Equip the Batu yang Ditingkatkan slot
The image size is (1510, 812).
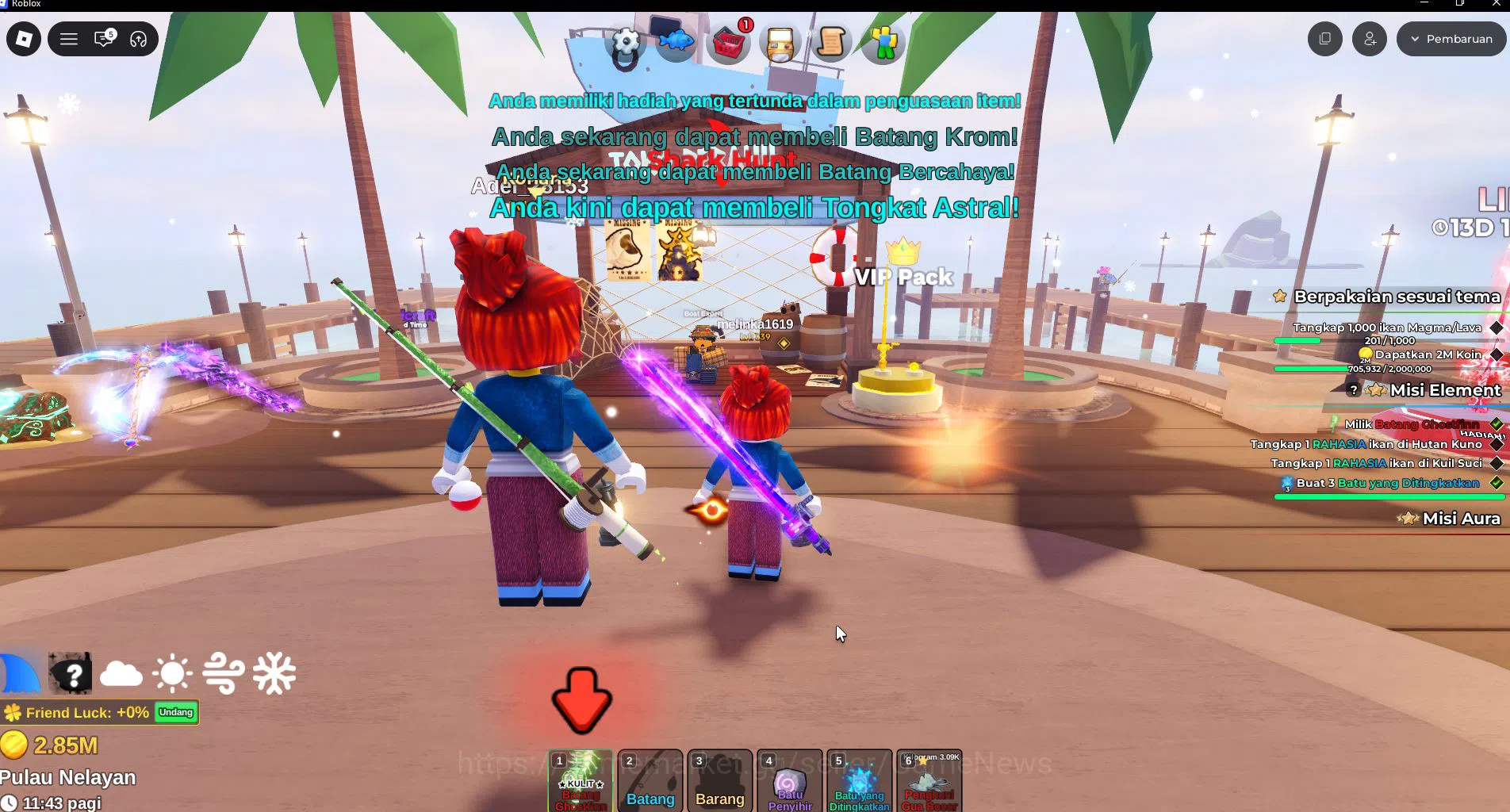[860, 781]
